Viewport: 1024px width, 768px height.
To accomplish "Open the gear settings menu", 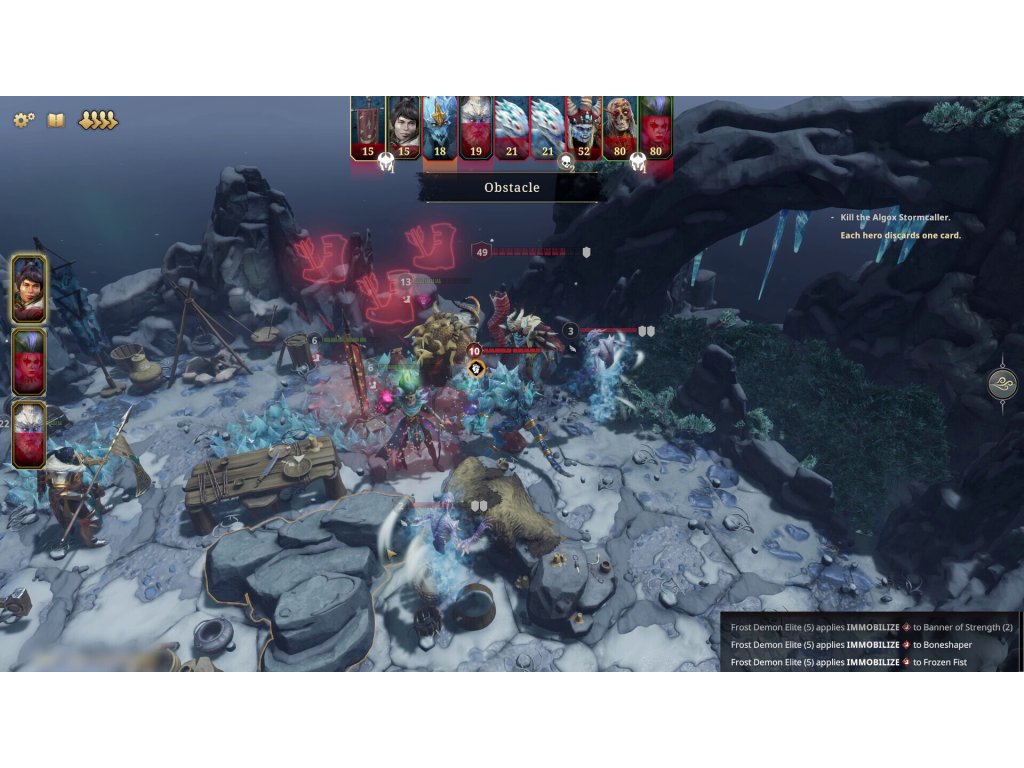I will tap(23, 120).
